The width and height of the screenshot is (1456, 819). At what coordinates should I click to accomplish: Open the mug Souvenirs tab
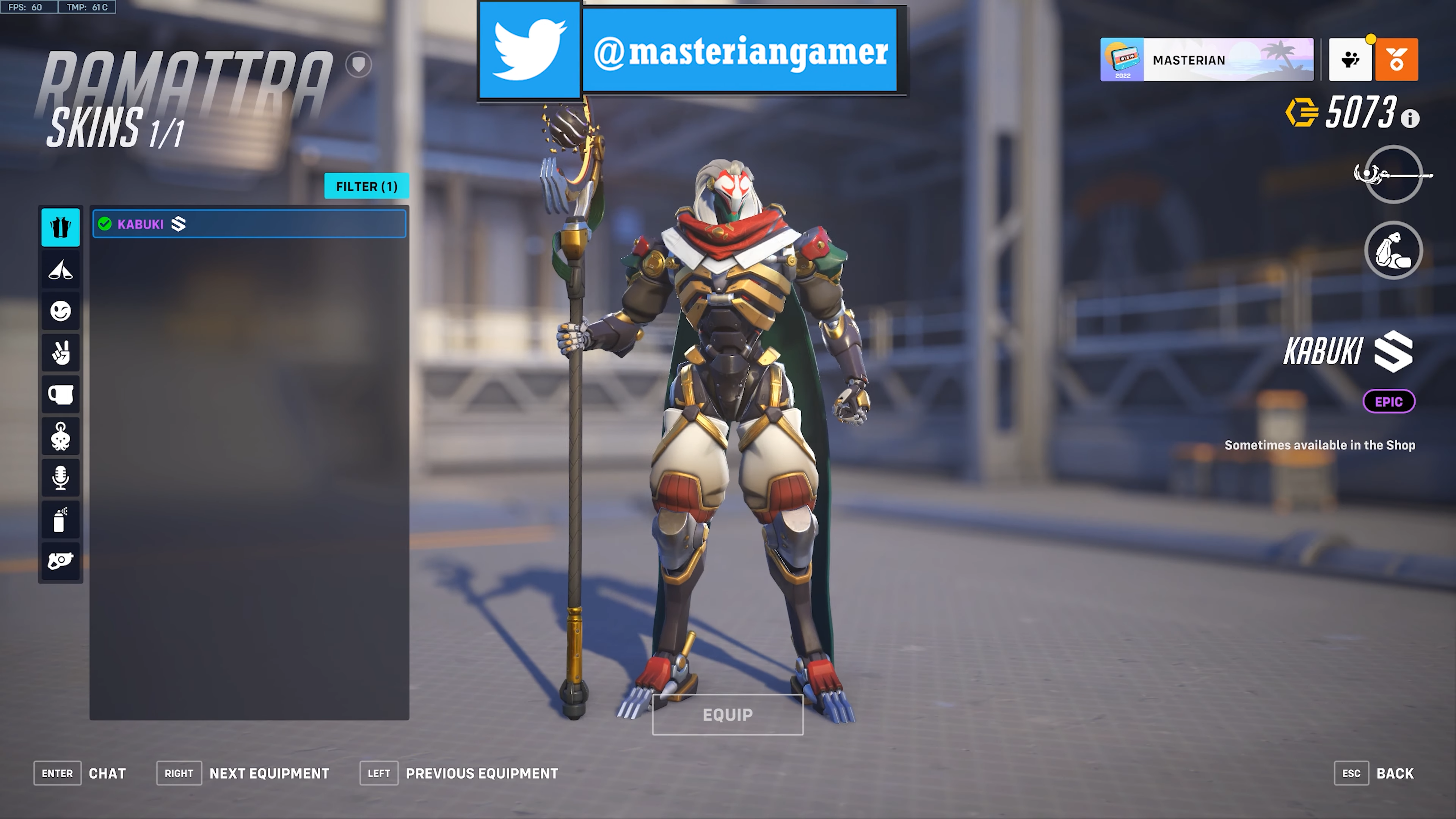tap(61, 394)
